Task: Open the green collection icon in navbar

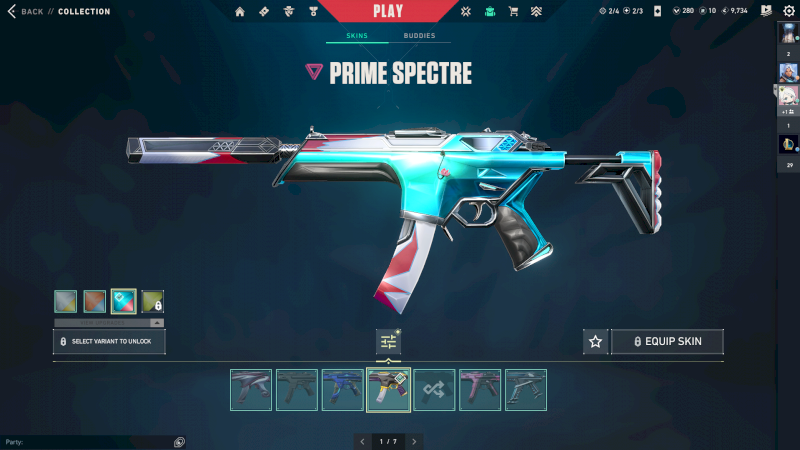Action: click(x=490, y=12)
